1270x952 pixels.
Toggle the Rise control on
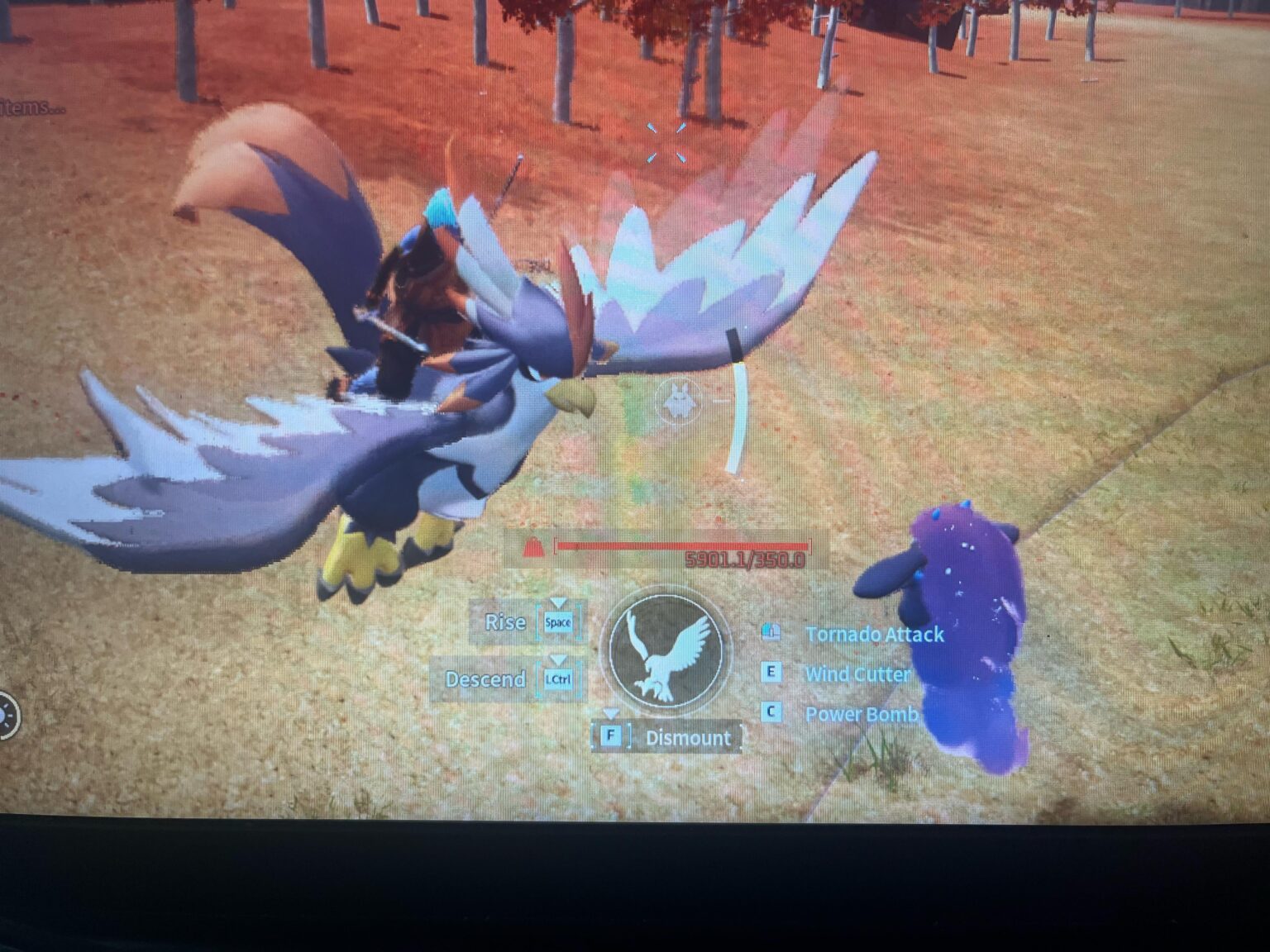[507, 622]
